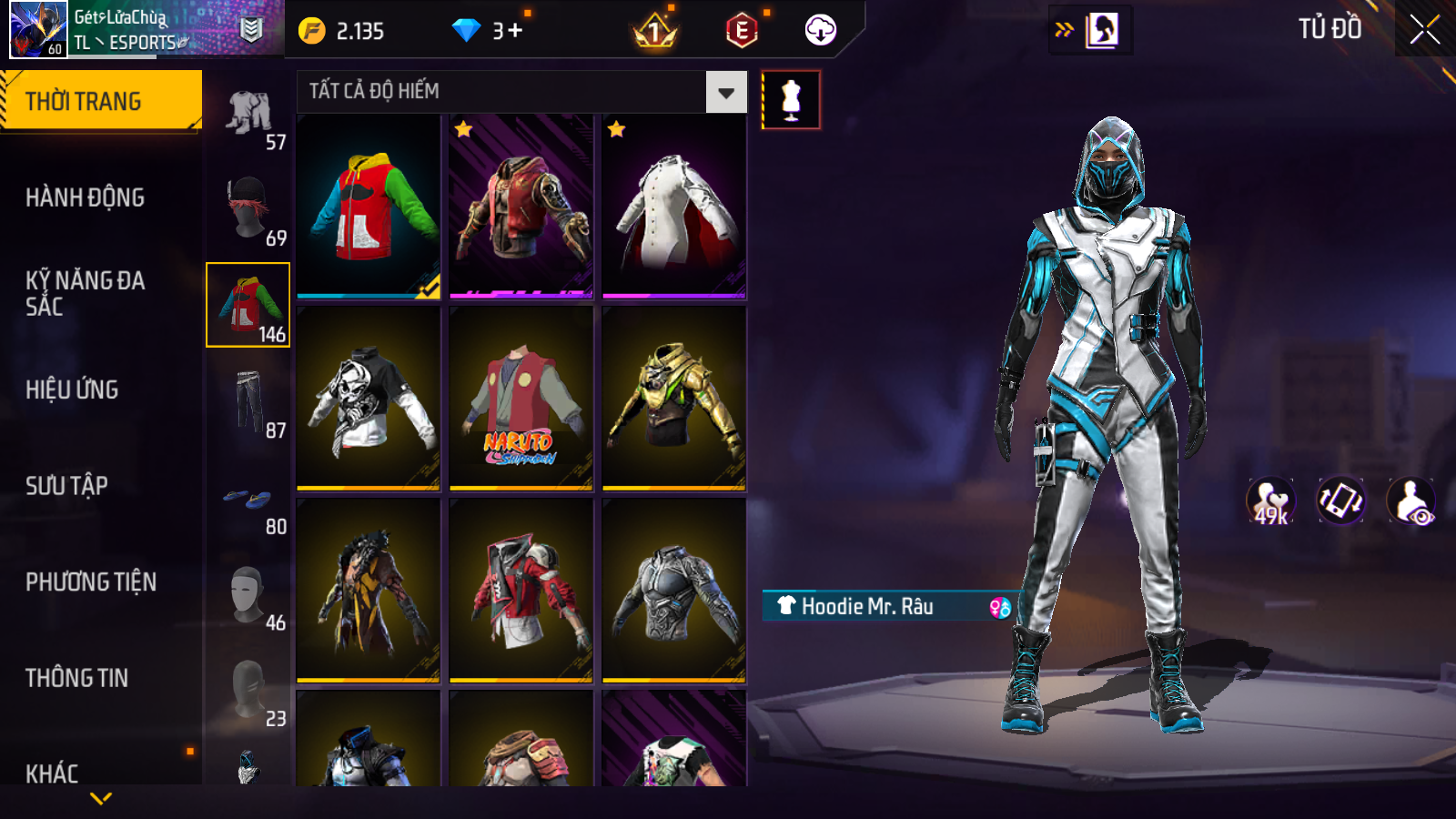Show the THÔNG TIN tab

coord(77,678)
